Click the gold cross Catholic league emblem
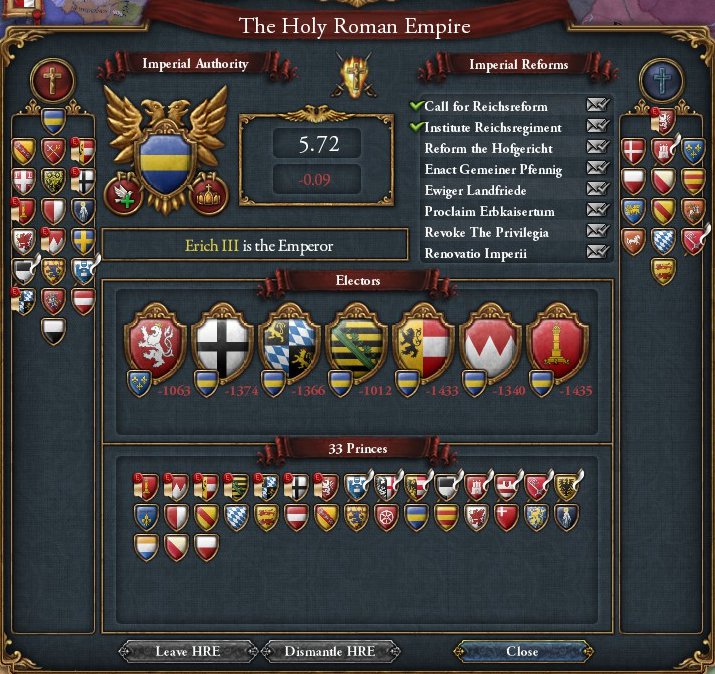715x674 pixels. pyautogui.click(x=49, y=82)
